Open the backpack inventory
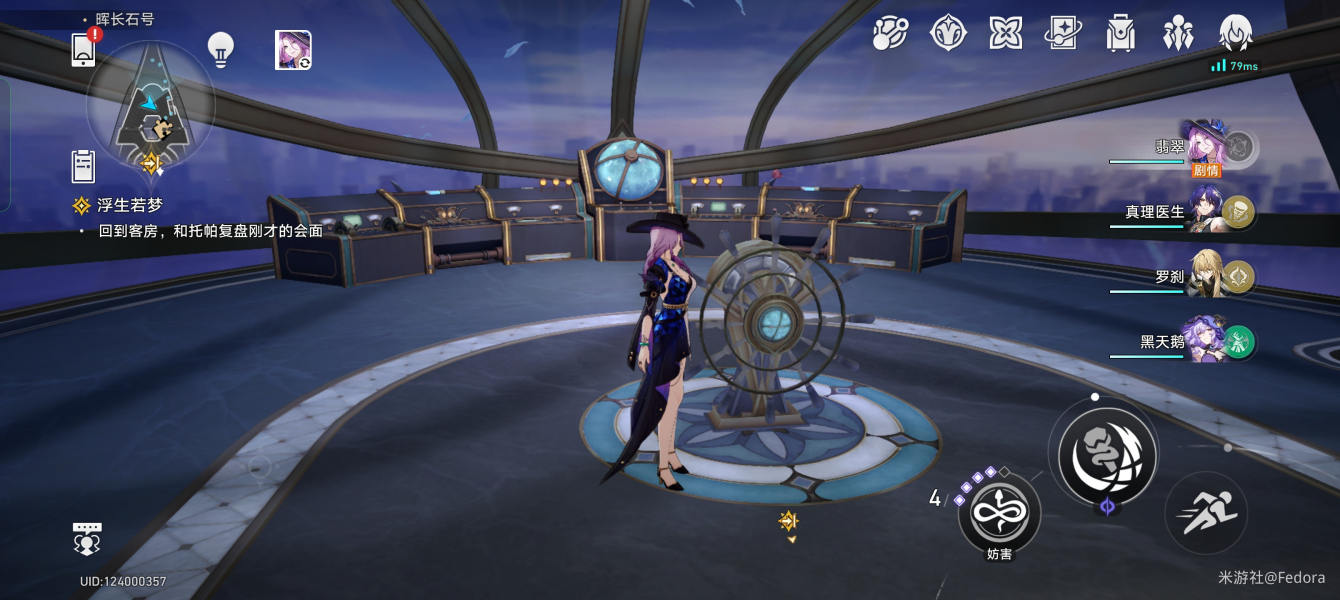This screenshot has height=600, width=1340. click(x=1120, y=33)
